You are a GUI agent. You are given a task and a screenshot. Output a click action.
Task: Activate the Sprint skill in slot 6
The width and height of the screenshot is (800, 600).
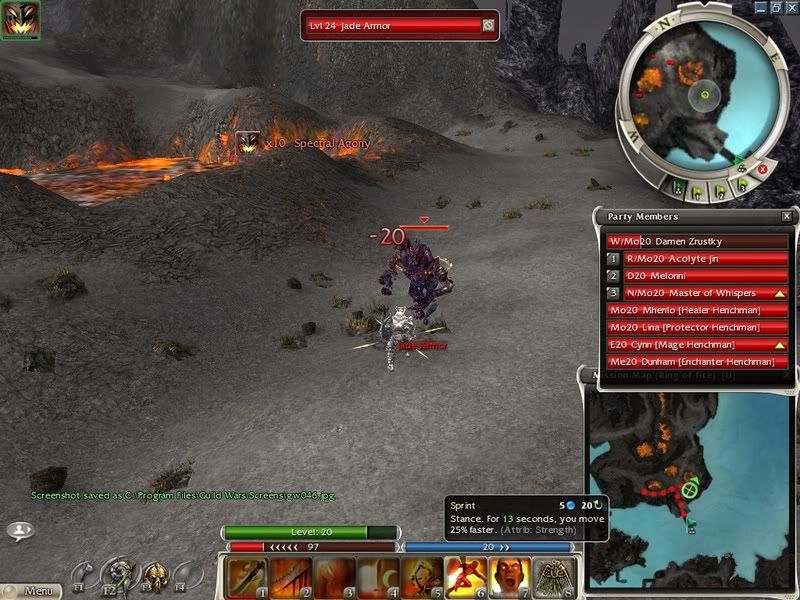463,577
